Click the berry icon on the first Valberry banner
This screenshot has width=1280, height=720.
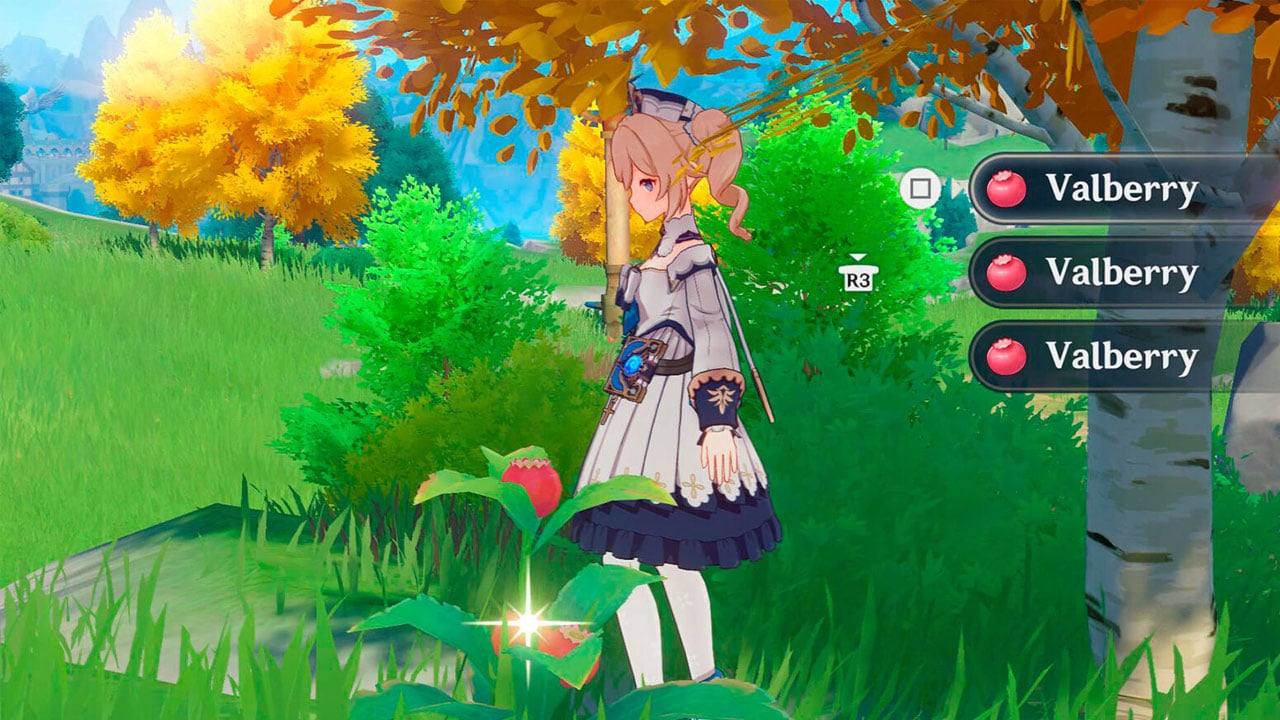[x=1008, y=186]
